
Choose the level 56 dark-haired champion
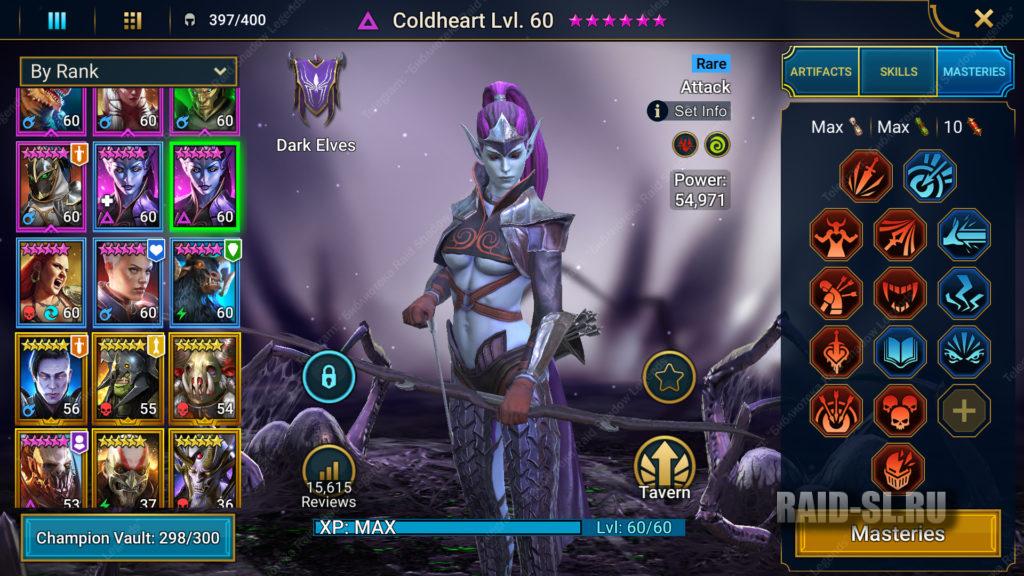51,378
